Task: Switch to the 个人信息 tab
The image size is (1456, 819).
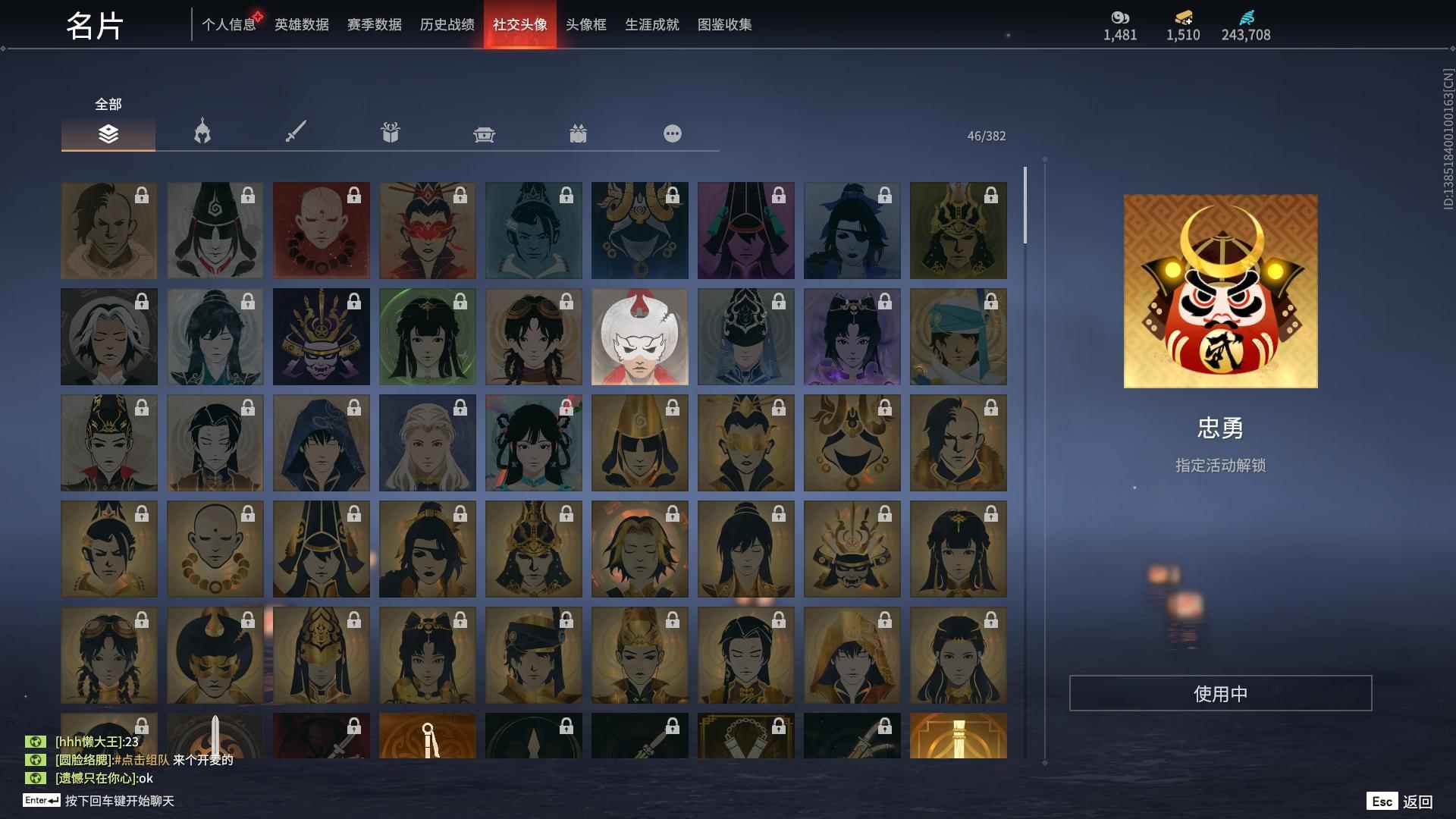Action: 230,24
